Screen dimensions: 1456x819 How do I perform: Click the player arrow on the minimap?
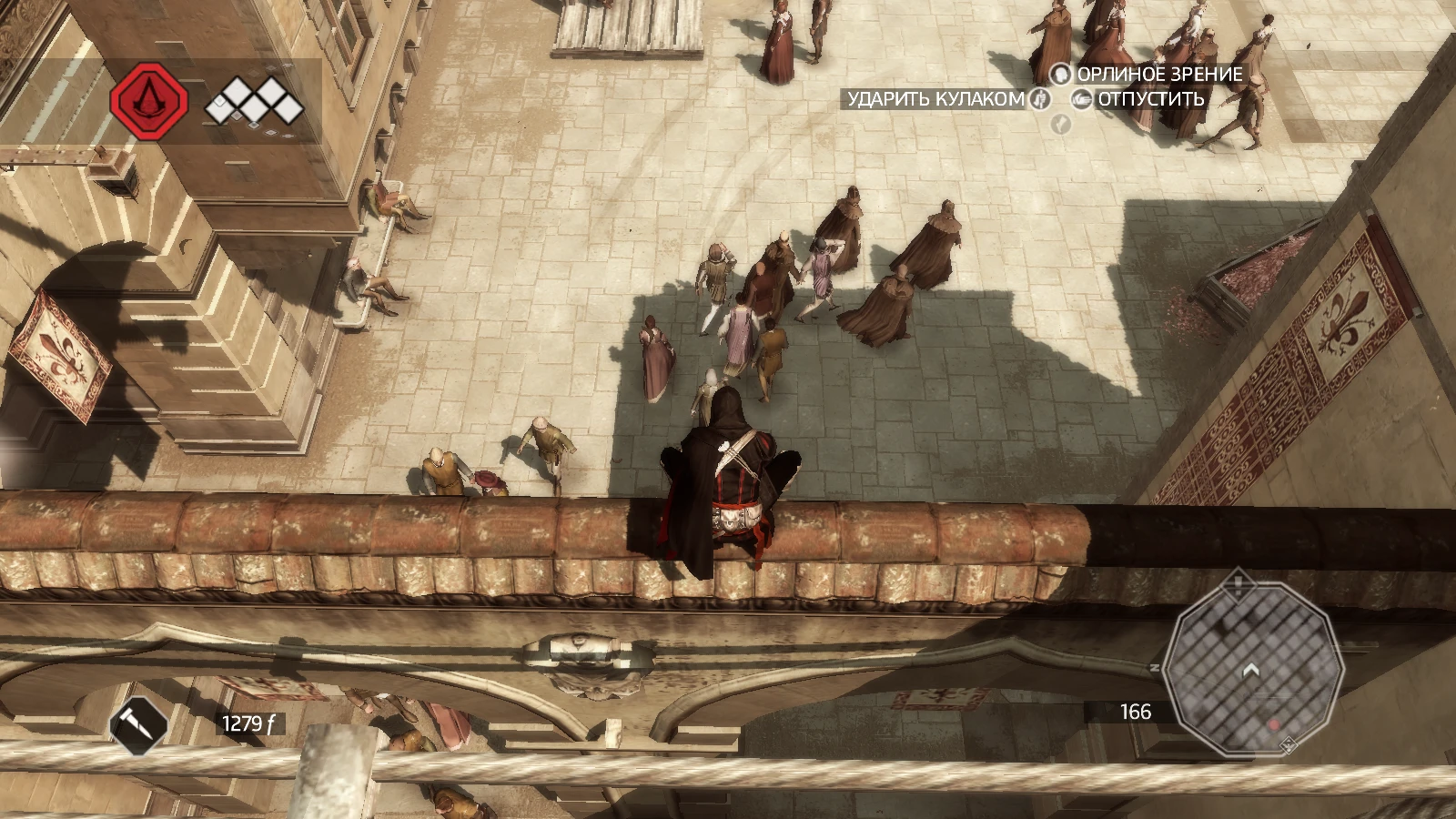pyautogui.click(x=1251, y=671)
